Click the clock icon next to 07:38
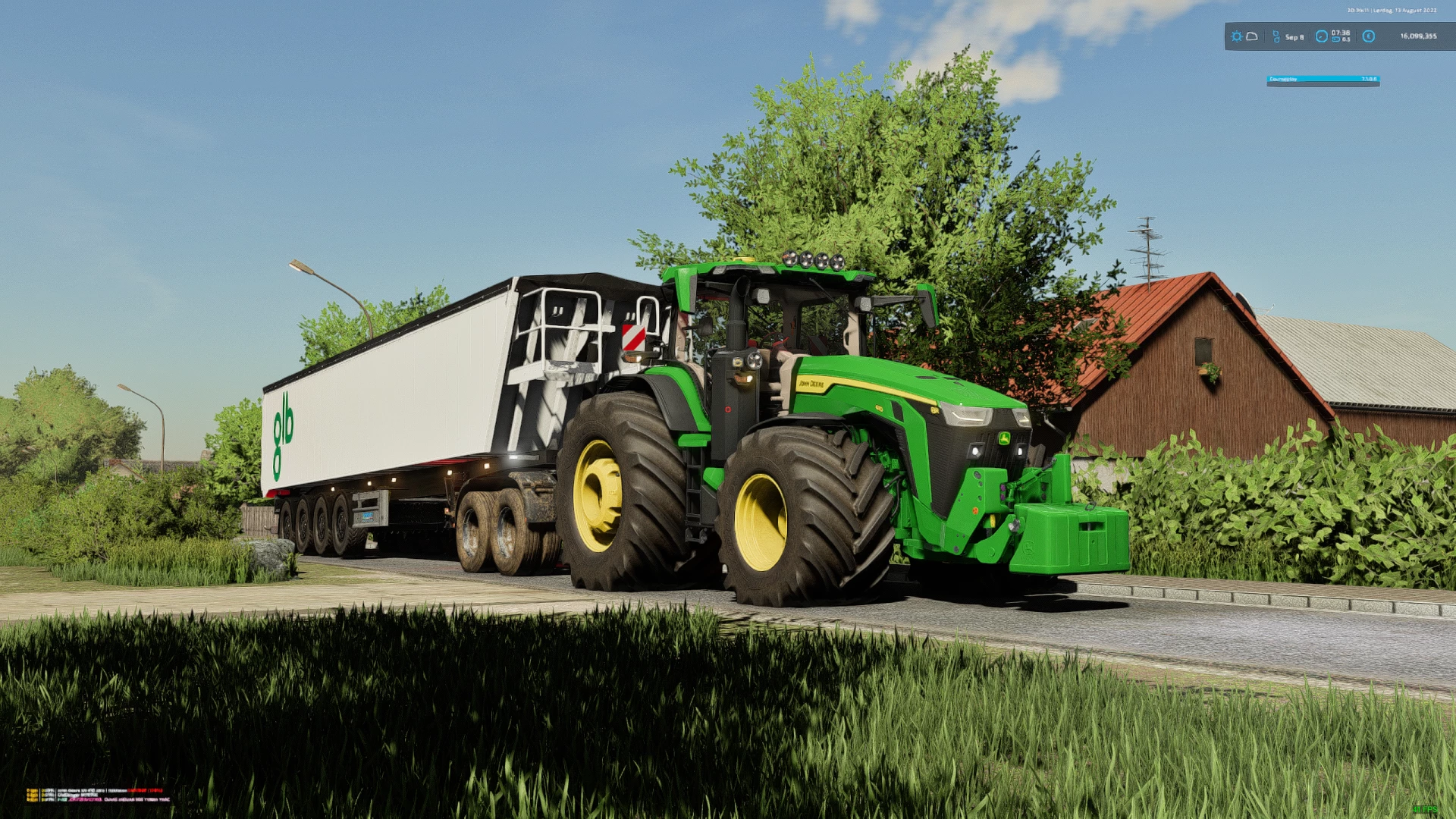Viewport: 1456px width, 819px height. [x=1322, y=36]
